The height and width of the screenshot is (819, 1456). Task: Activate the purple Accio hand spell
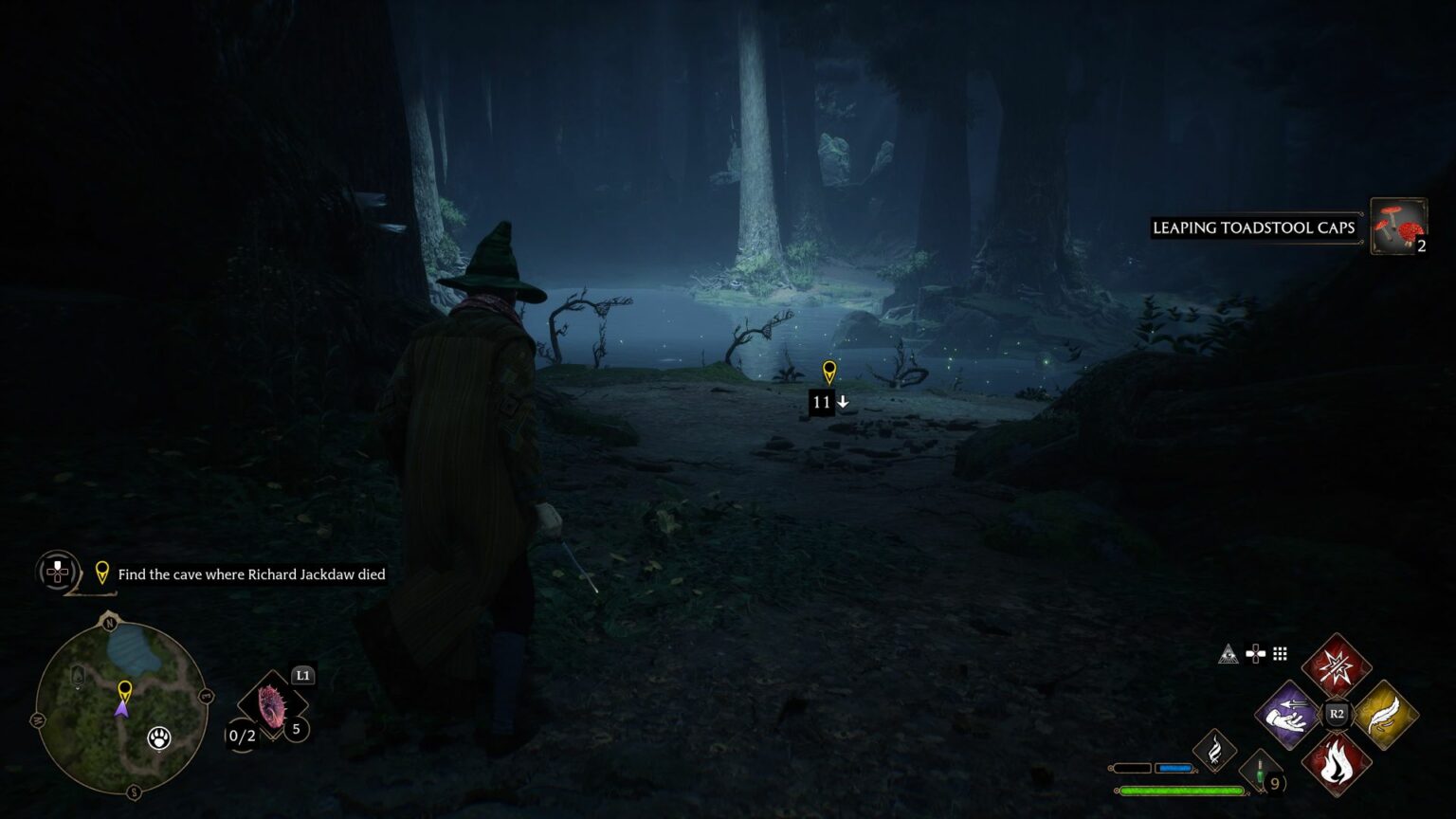pyautogui.click(x=1288, y=714)
